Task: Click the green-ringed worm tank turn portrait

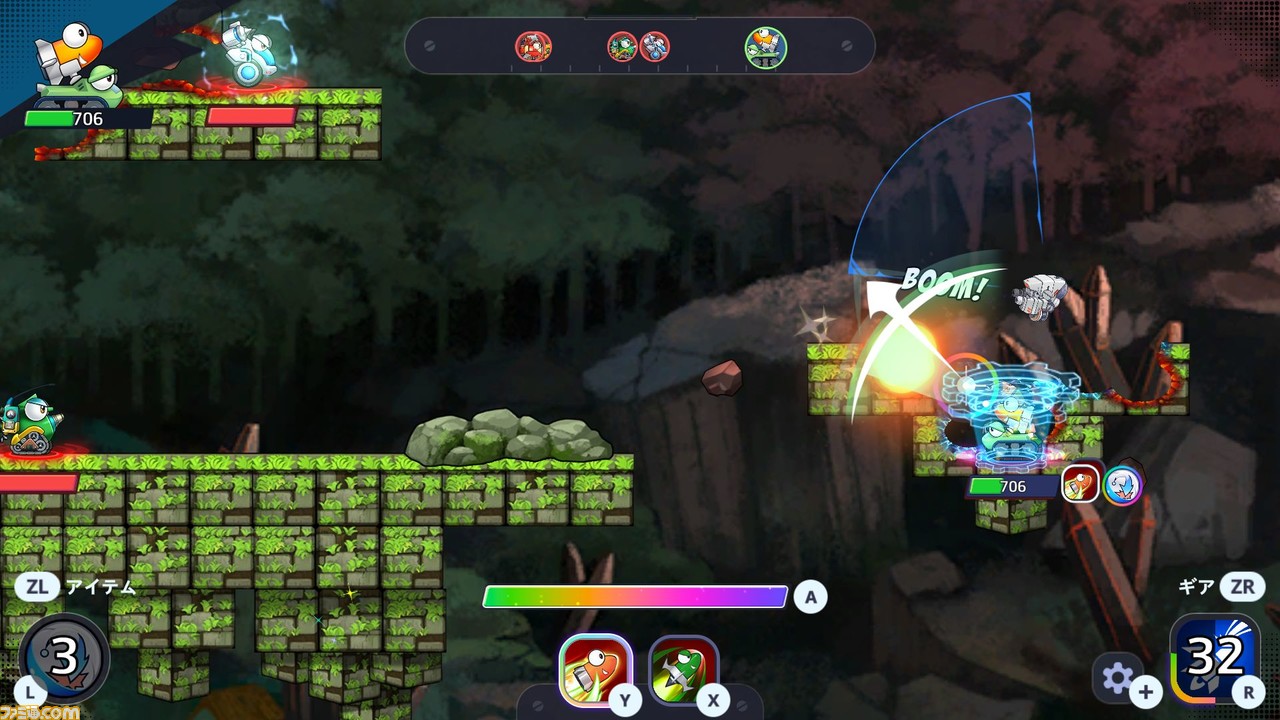Action: [765, 47]
